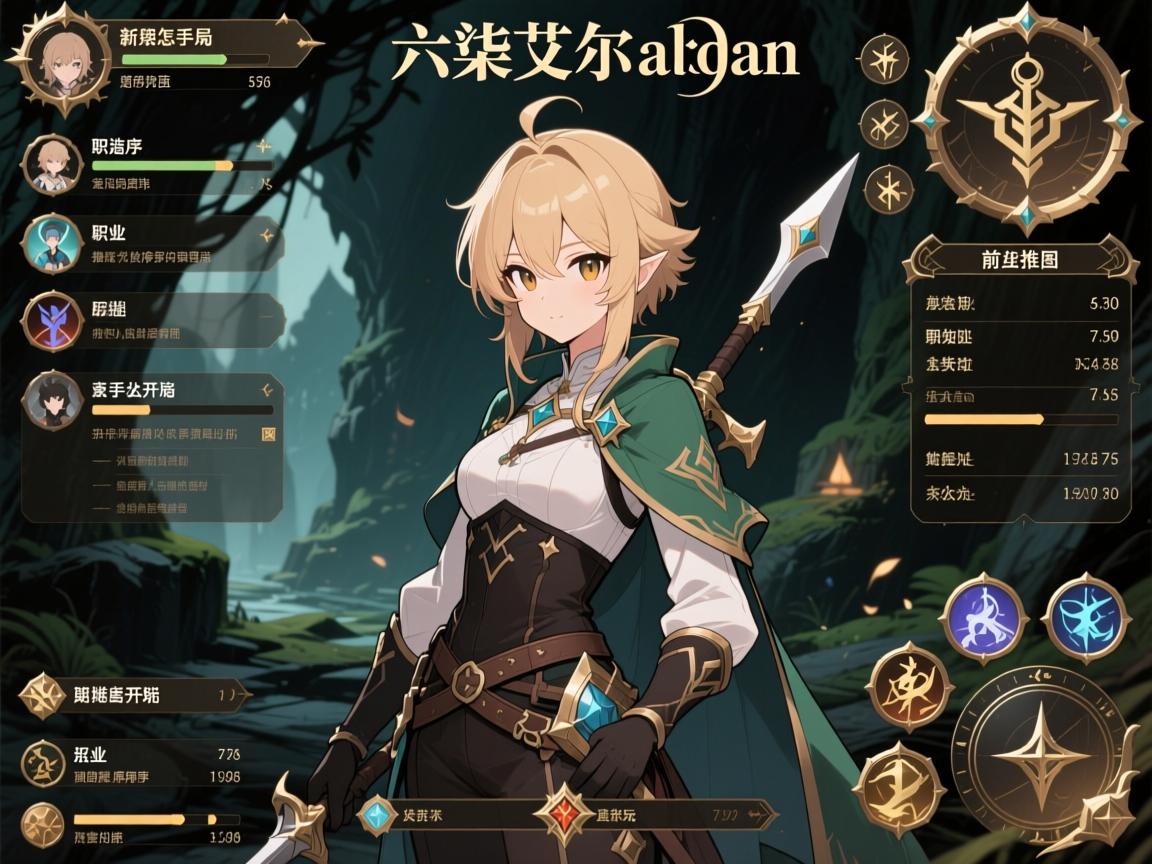1152x864 pixels.
Task: Open the gold star-cross emblem entry
Action: [x=43, y=694]
